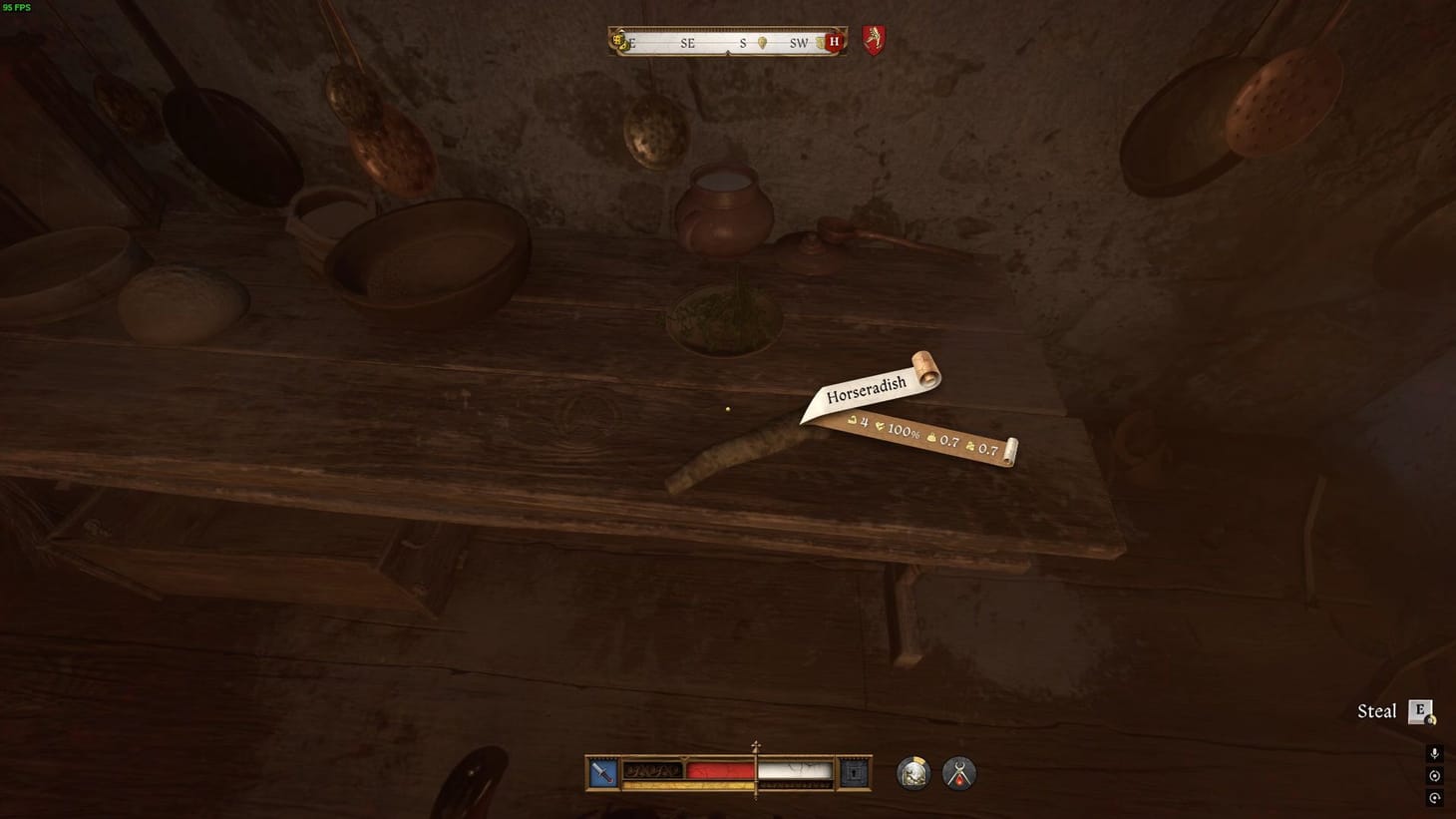Toggle the replay capture icon at screen edge

(x=1434, y=797)
